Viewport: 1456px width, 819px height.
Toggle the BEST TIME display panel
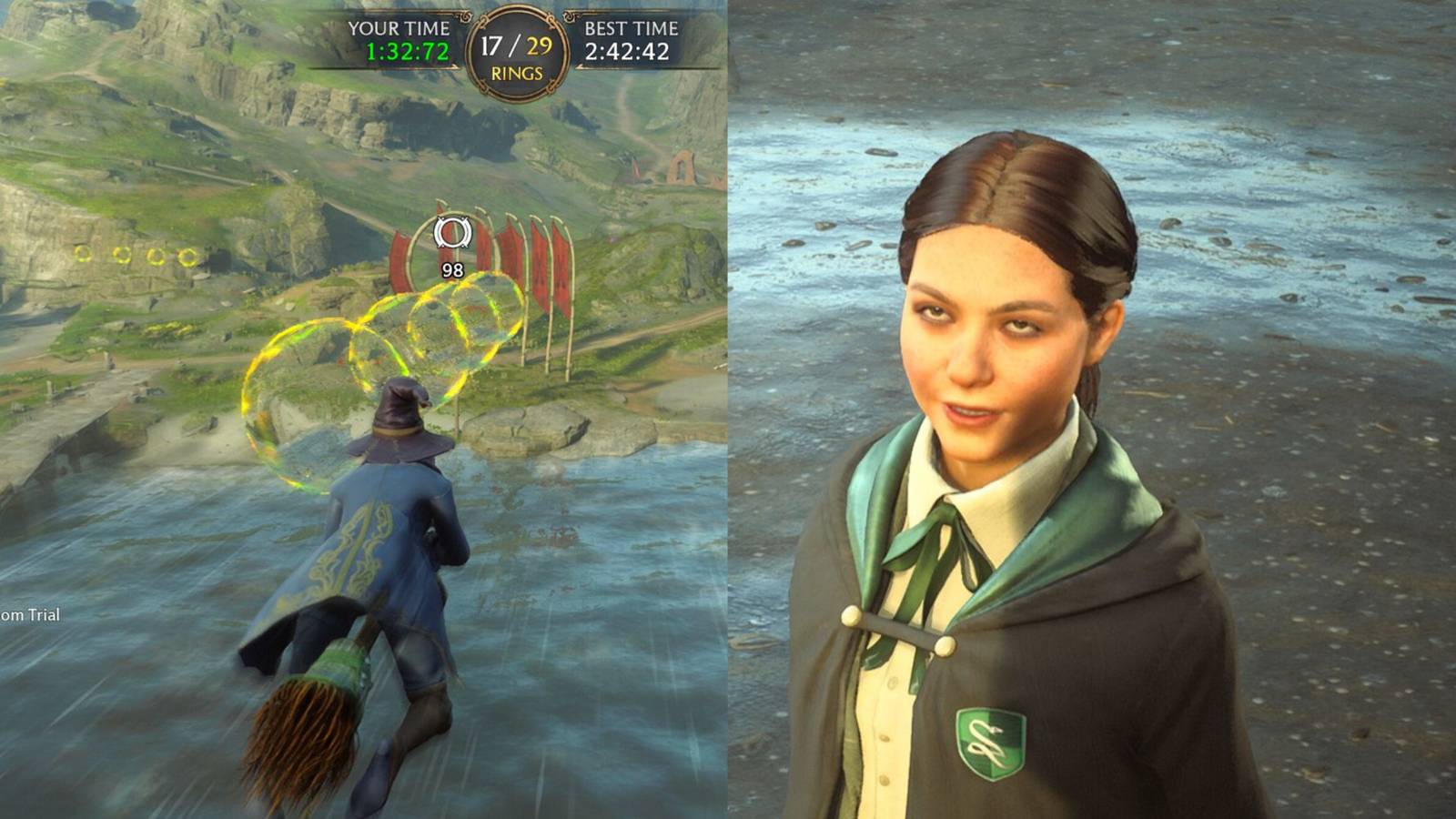(629, 38)
